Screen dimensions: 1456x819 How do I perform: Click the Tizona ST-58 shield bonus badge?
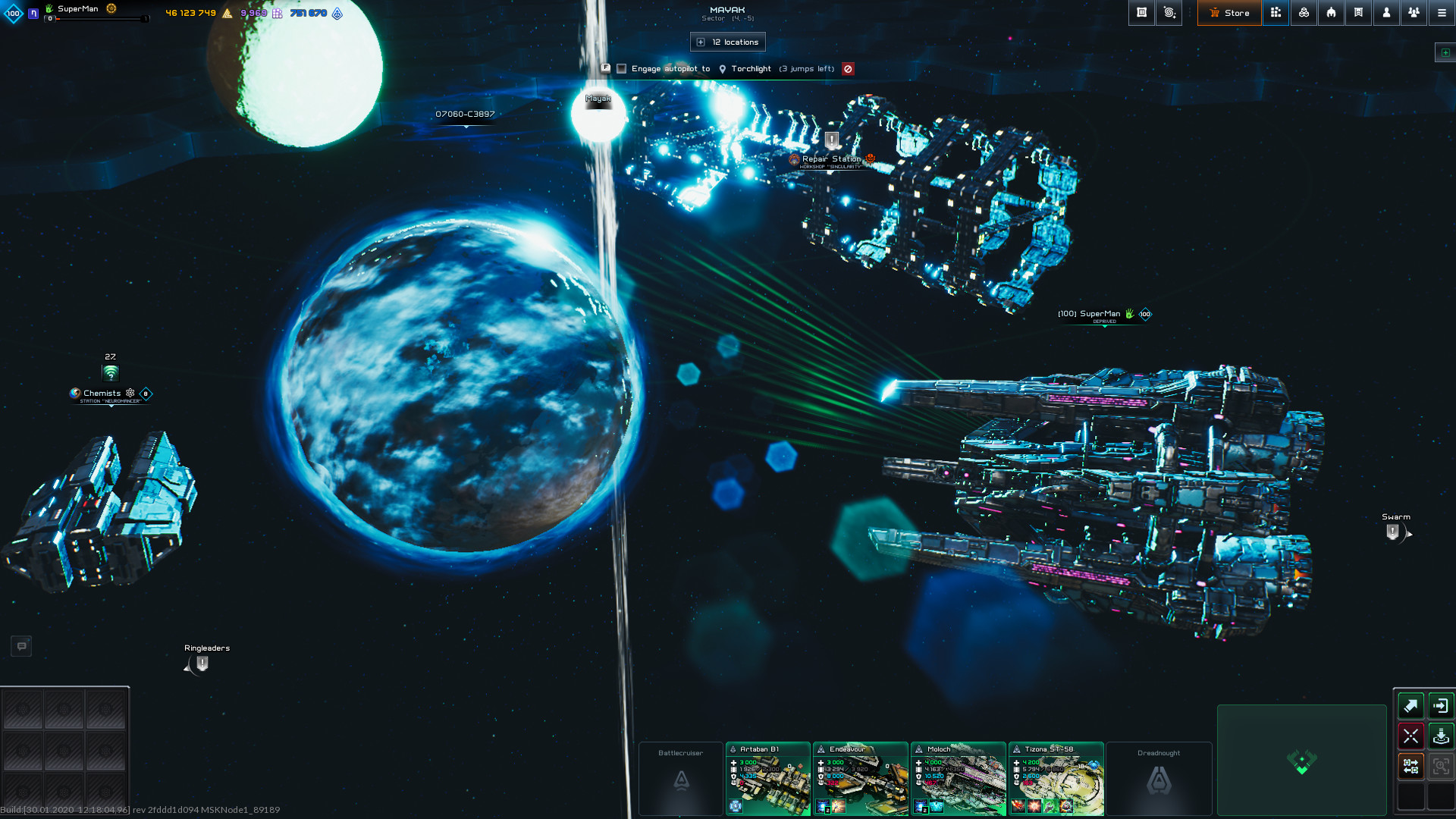1094,766
